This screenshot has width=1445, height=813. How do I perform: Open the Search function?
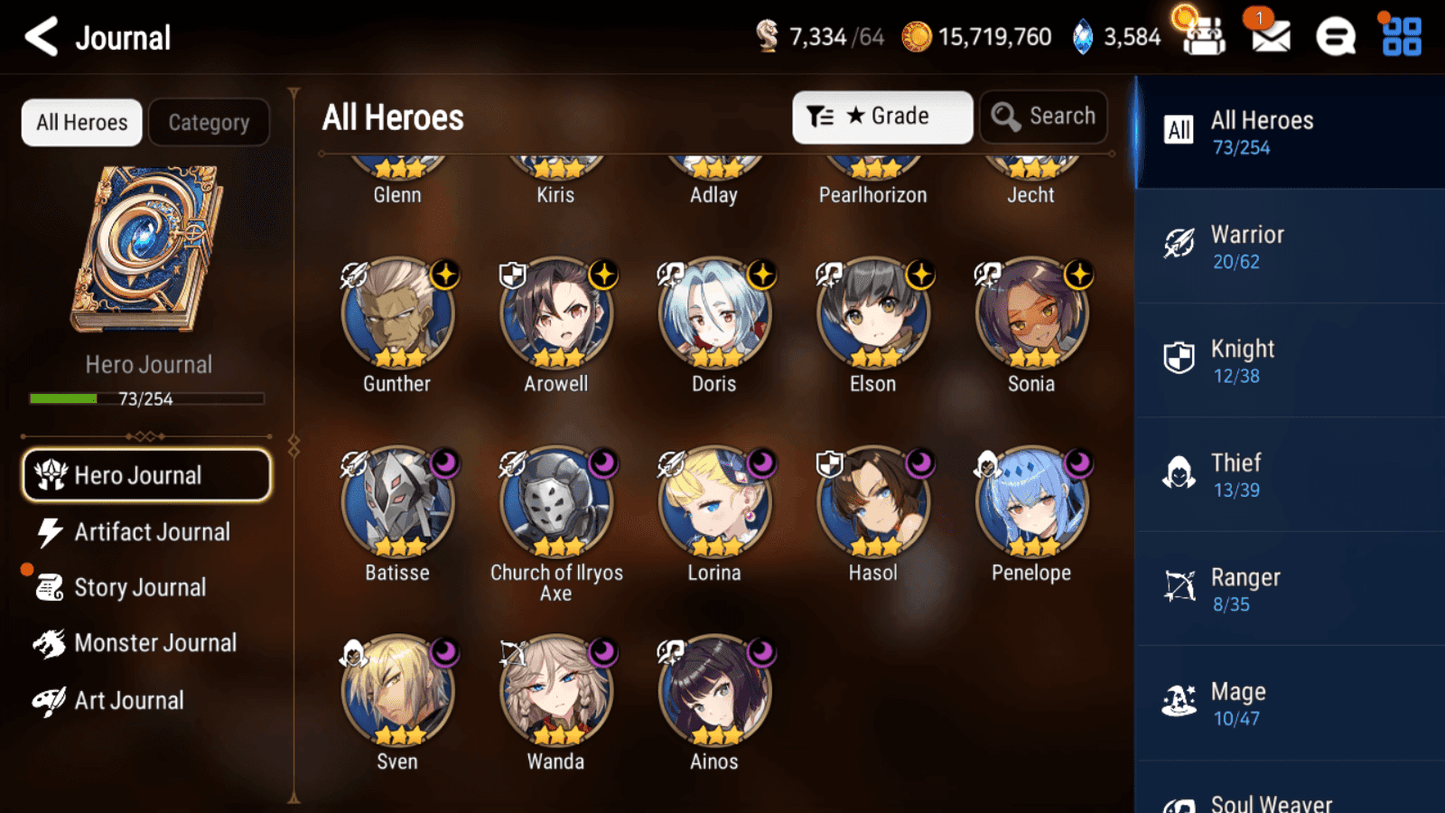pyautogui.click(x=1043, y=116)
